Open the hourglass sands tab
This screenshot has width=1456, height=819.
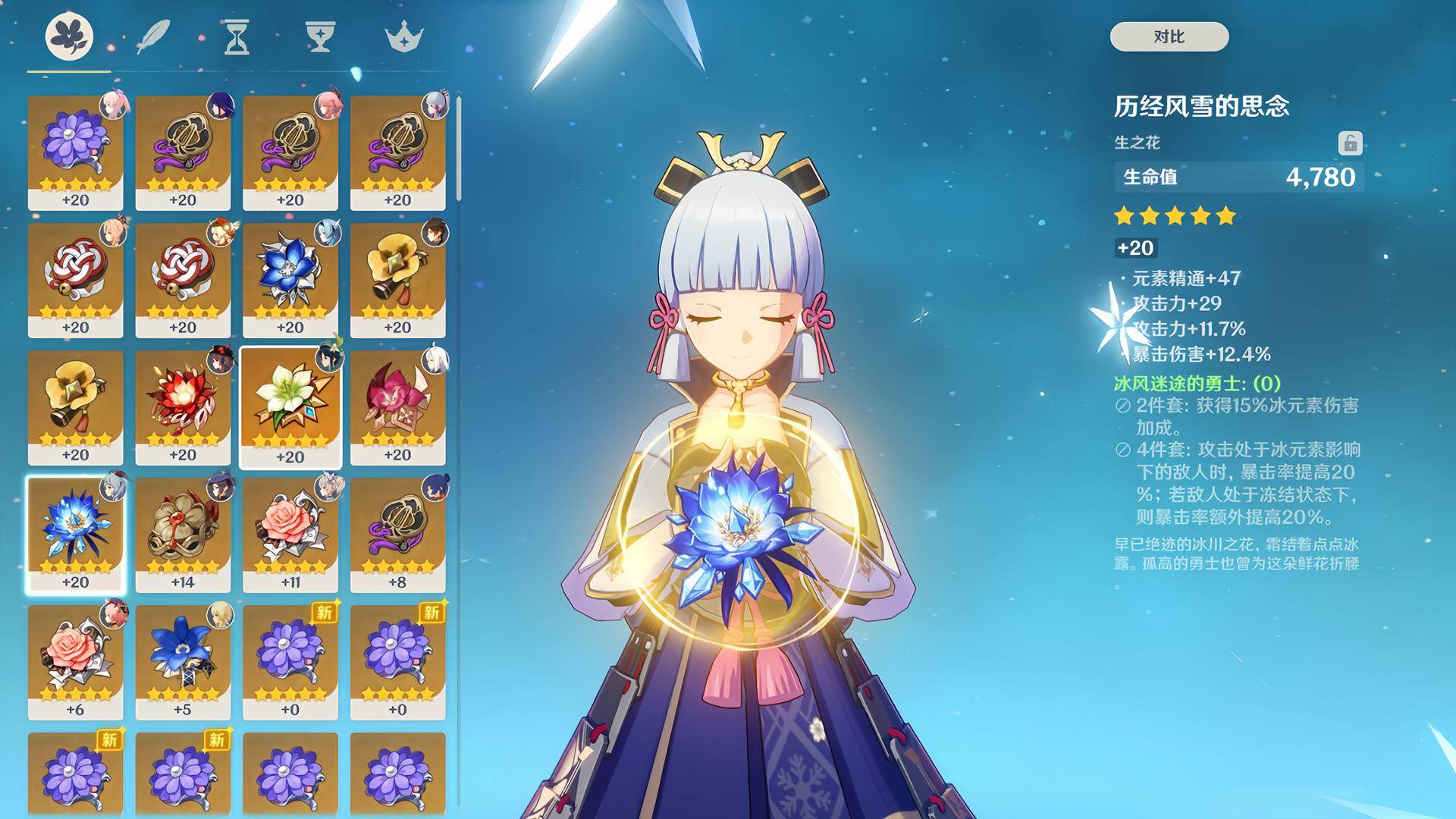point(237,36)
